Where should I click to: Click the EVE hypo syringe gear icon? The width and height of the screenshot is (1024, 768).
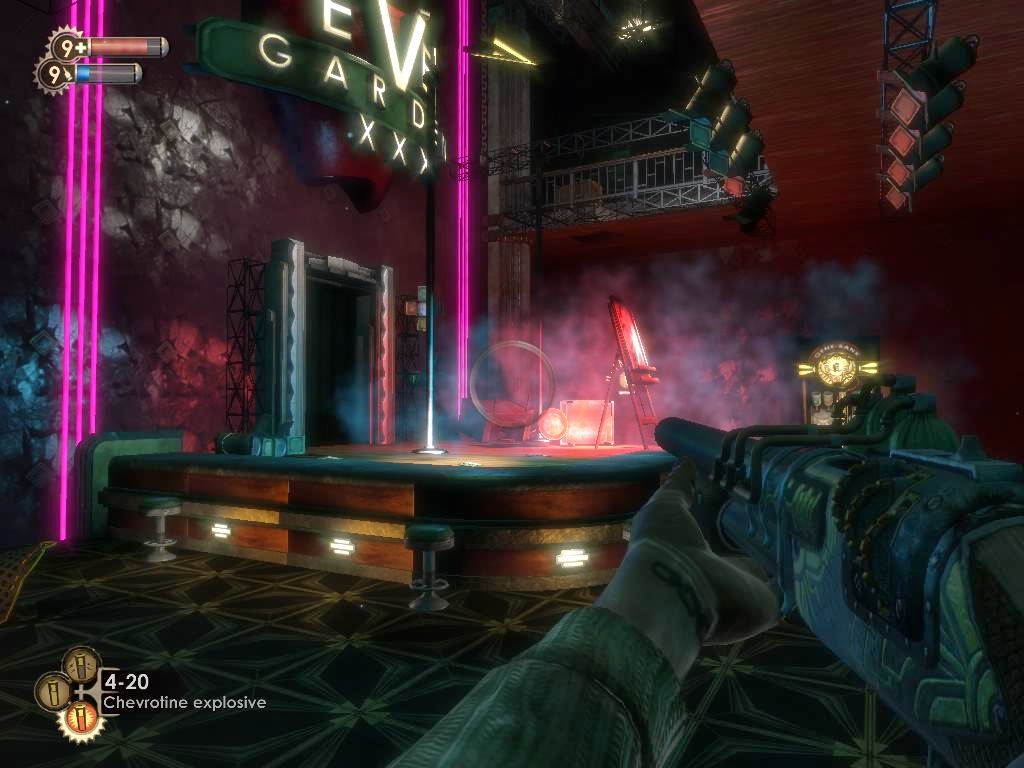tap(53, 73)
